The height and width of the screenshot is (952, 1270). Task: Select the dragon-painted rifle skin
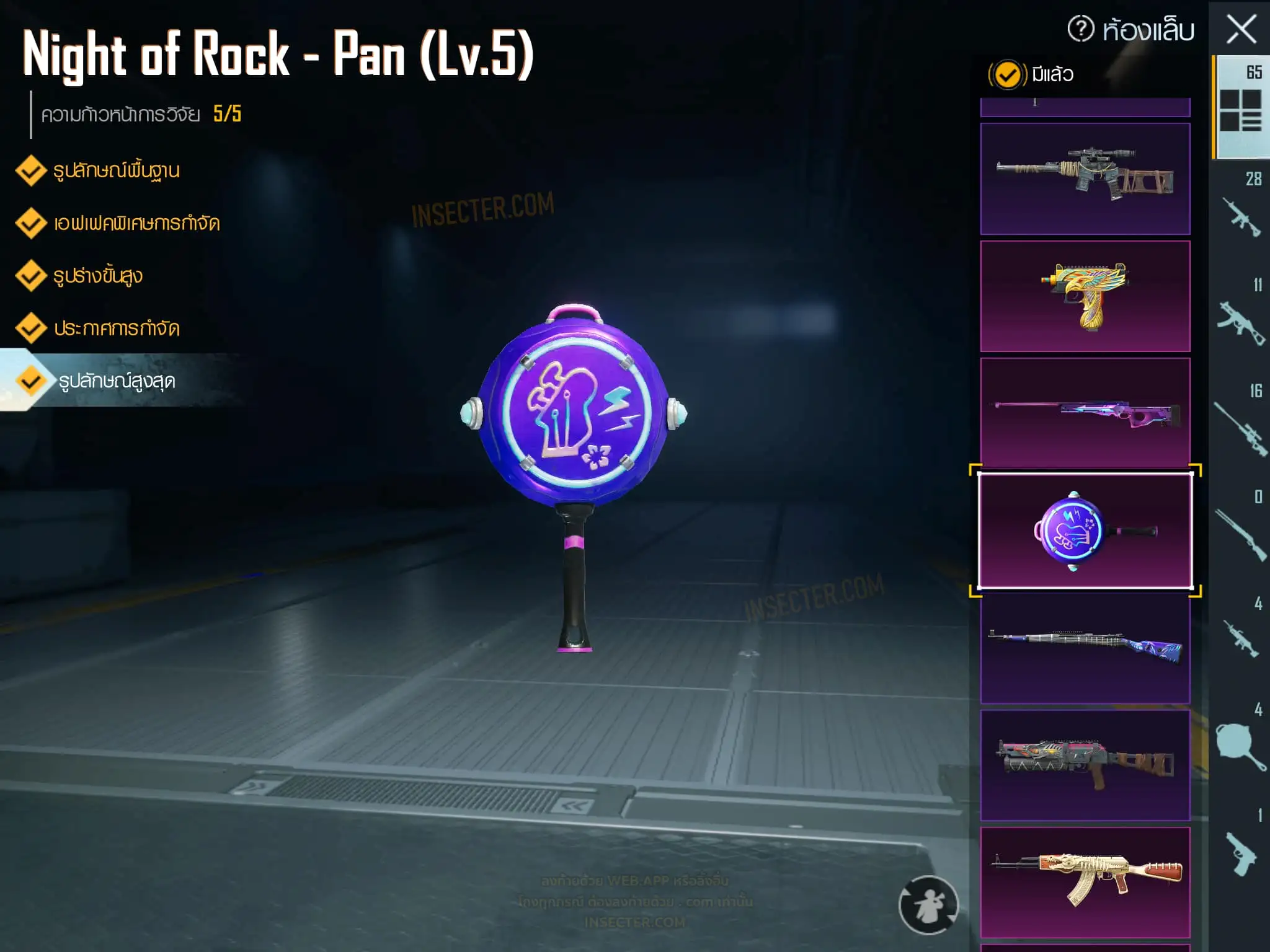(1085, 765)
